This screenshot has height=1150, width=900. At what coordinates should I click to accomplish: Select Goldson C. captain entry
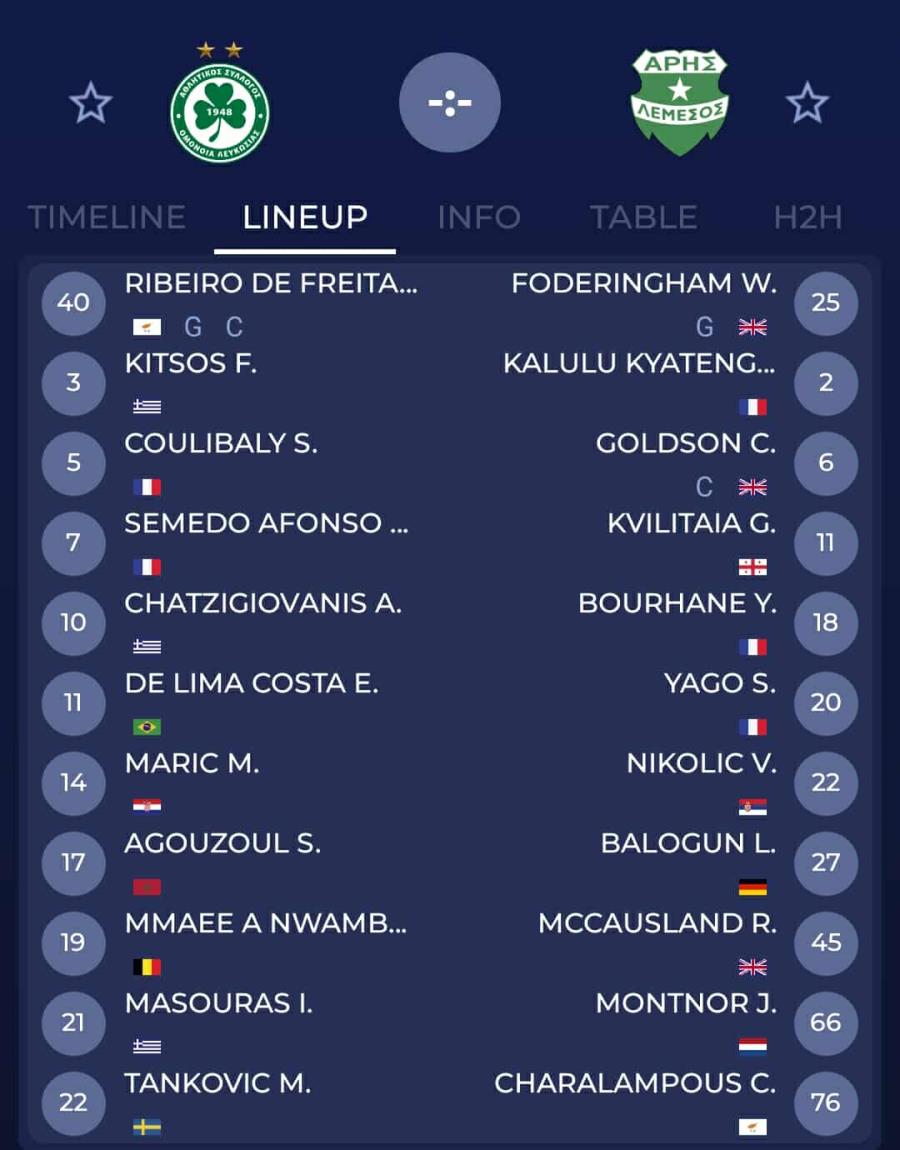tap(685, 444)
